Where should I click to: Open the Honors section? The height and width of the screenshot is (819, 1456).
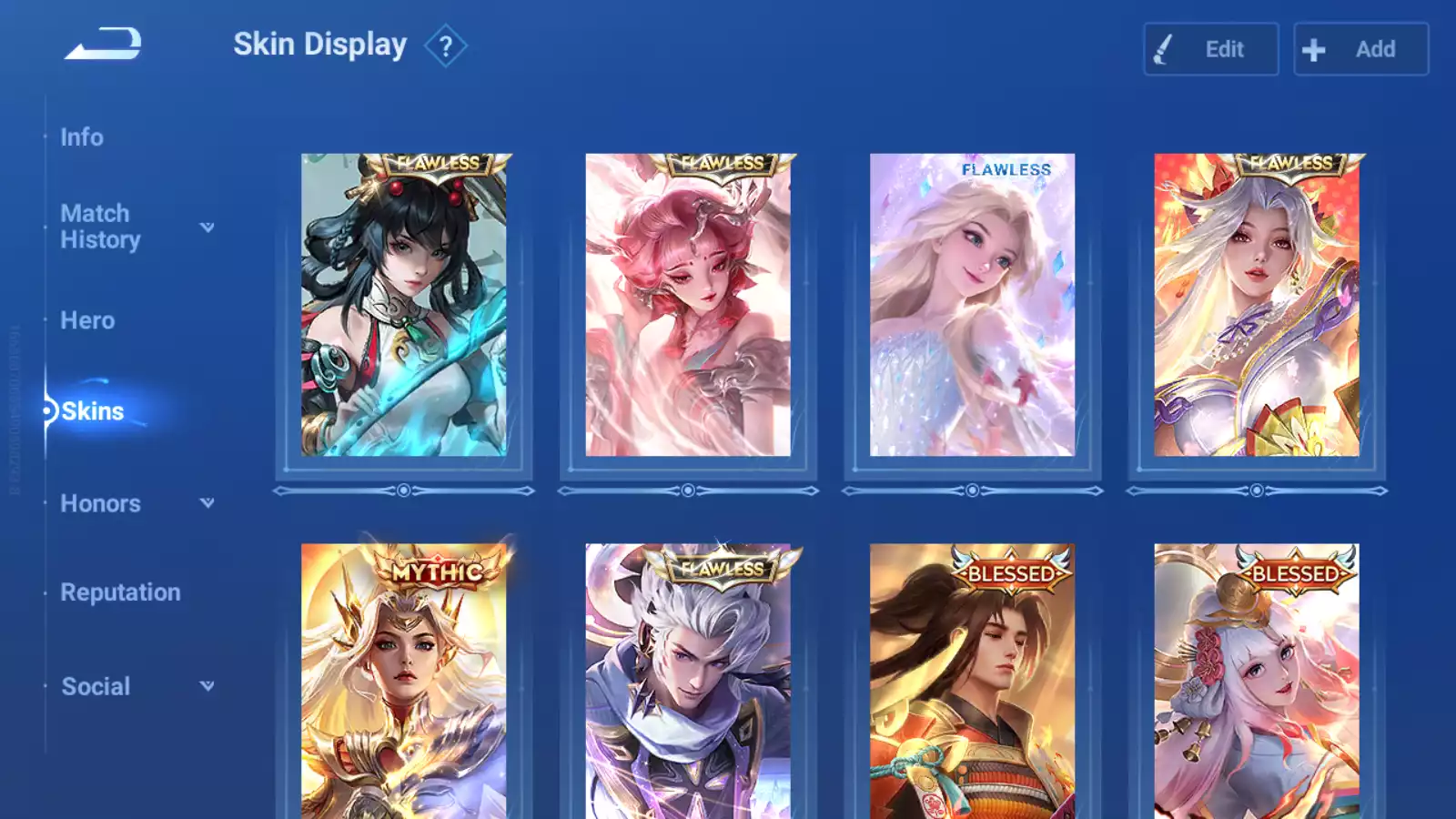coord(100,503)
